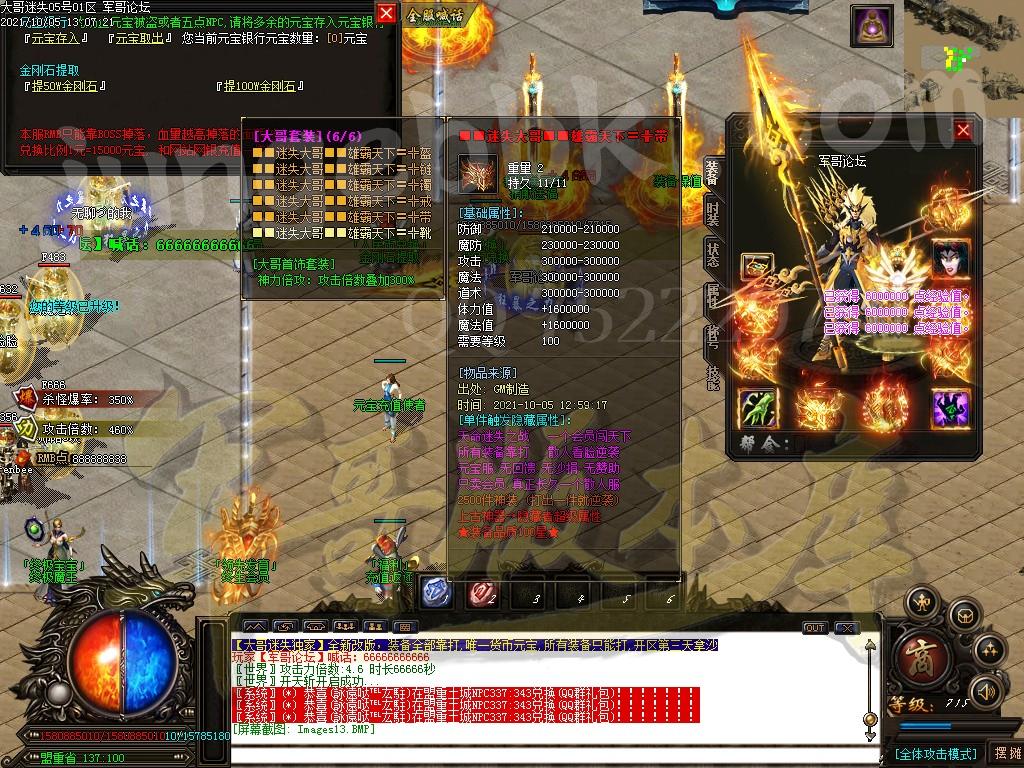This screenshot has width=1024, height=768.
Task: Use the red item in hotbar slot 2
Action: click(x=482, y=592)
